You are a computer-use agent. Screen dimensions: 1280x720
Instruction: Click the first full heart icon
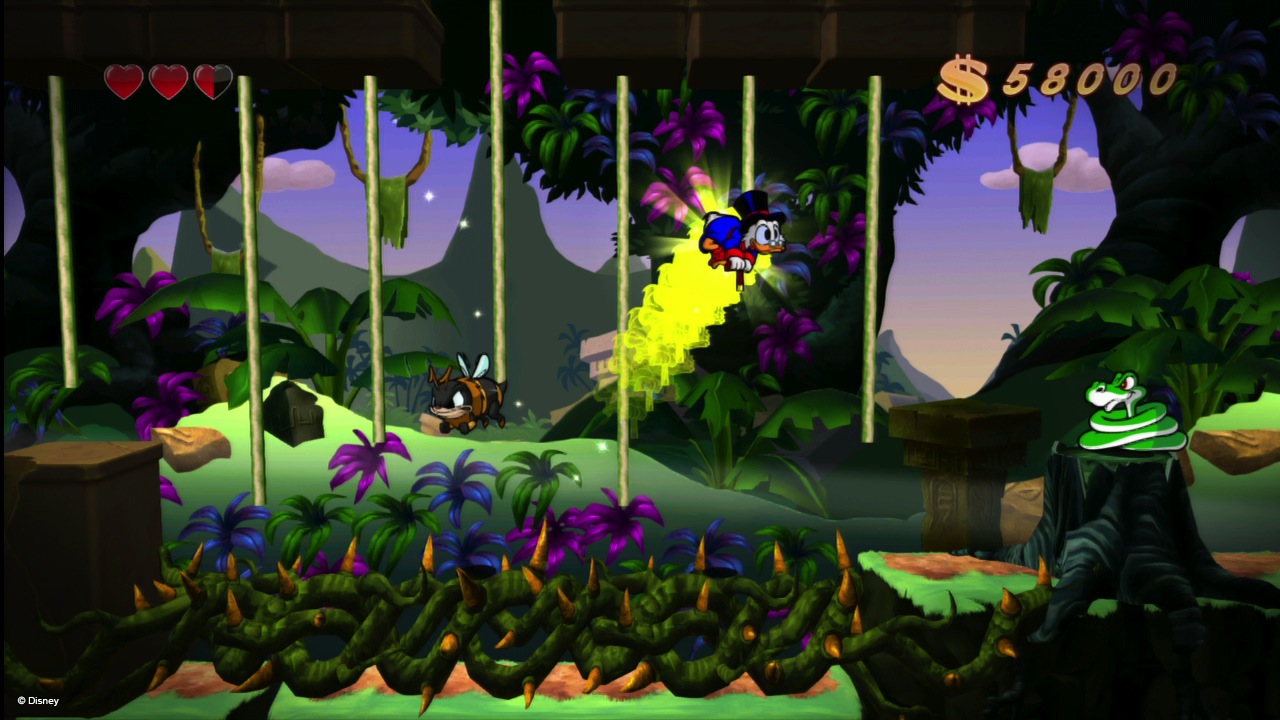point(123,80)
